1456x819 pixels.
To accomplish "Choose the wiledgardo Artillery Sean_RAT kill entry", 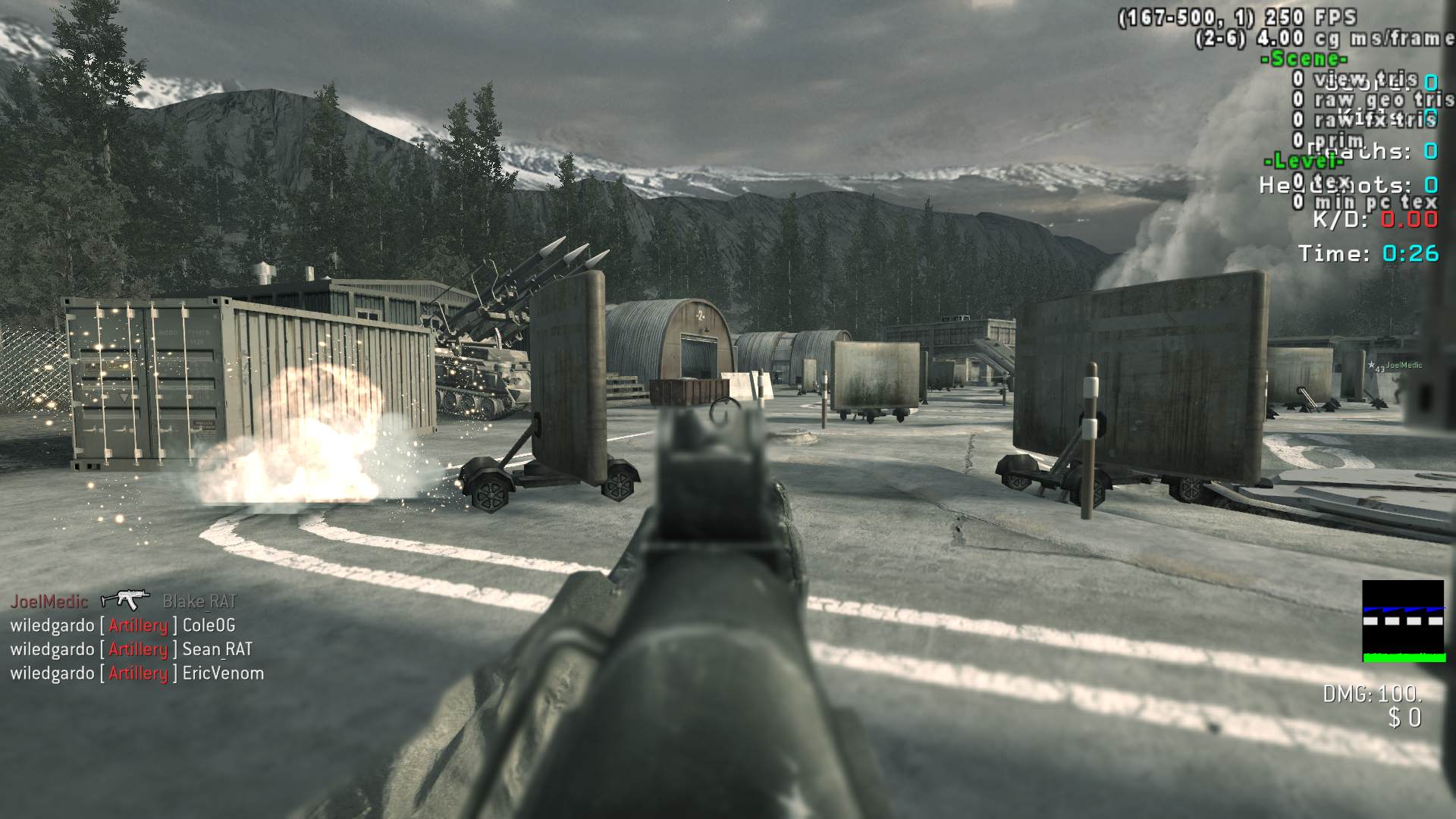I will (x=130, y=650).
